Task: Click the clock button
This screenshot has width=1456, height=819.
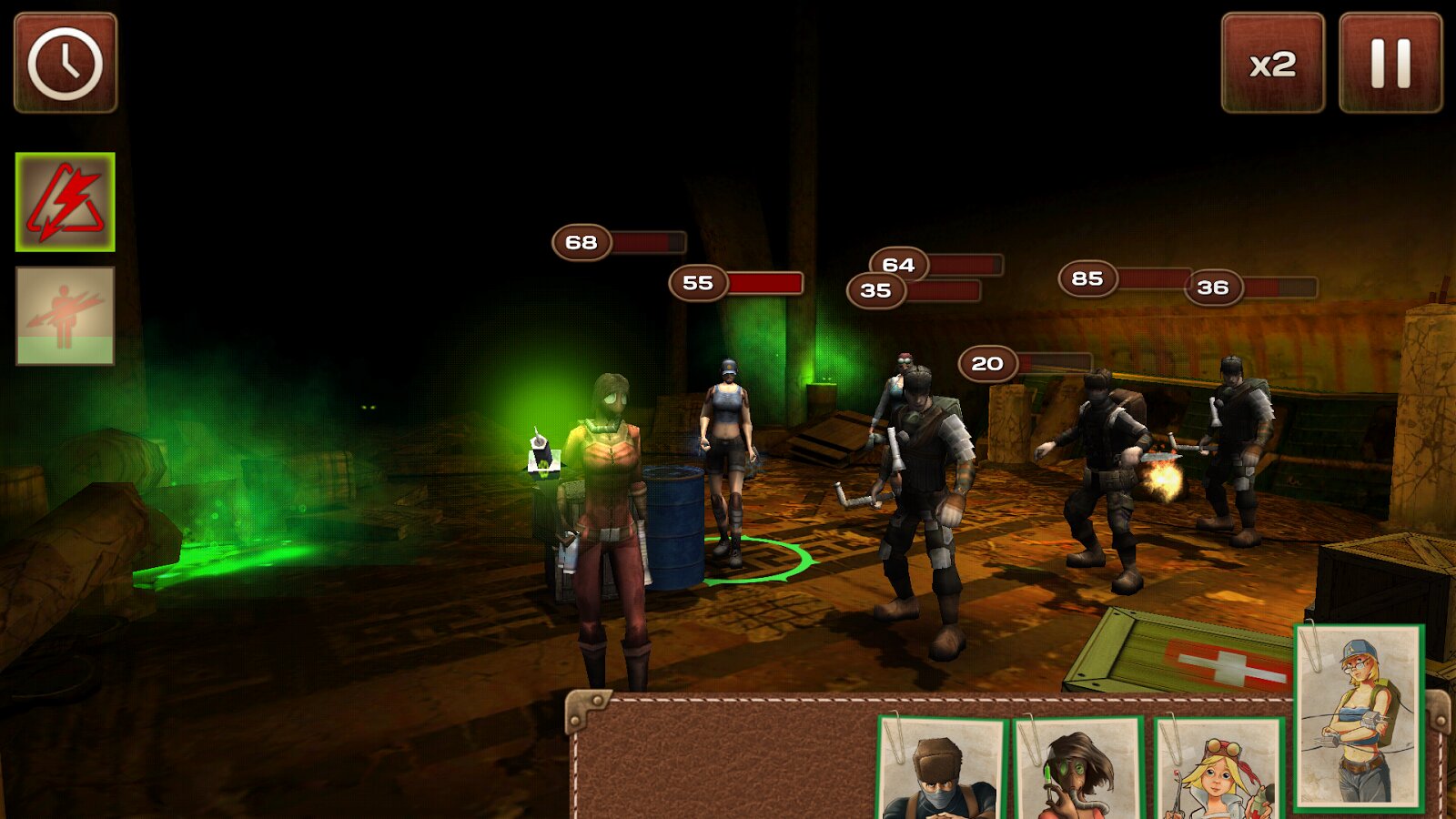Action: (x=66, y=63)
